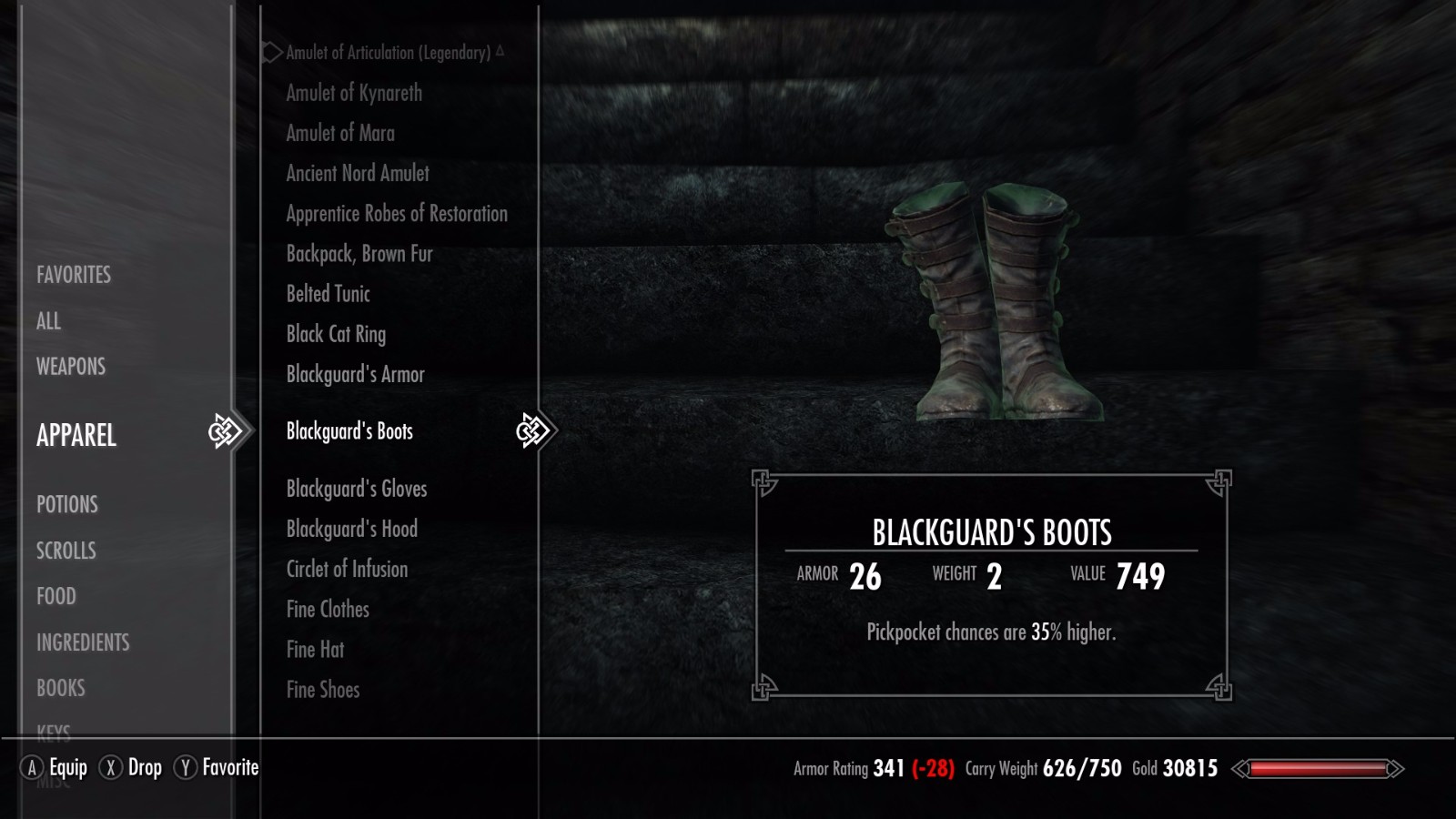This screenshot has width=1456, height=819.
Task: Choose the Black Cat Ring
Action: pyautogui.click(x=336, y=334)
